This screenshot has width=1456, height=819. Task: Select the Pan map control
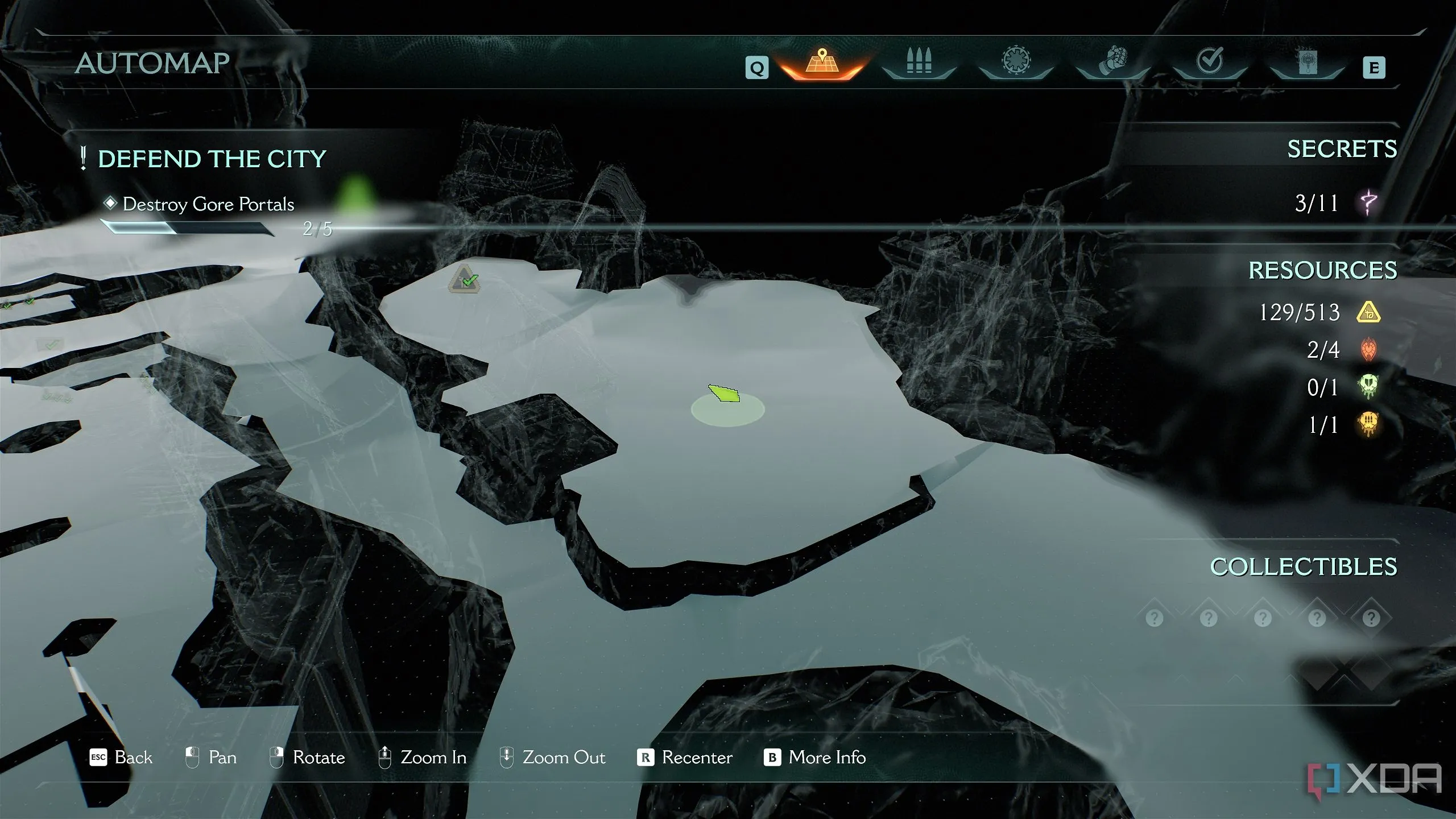(211, 758)
